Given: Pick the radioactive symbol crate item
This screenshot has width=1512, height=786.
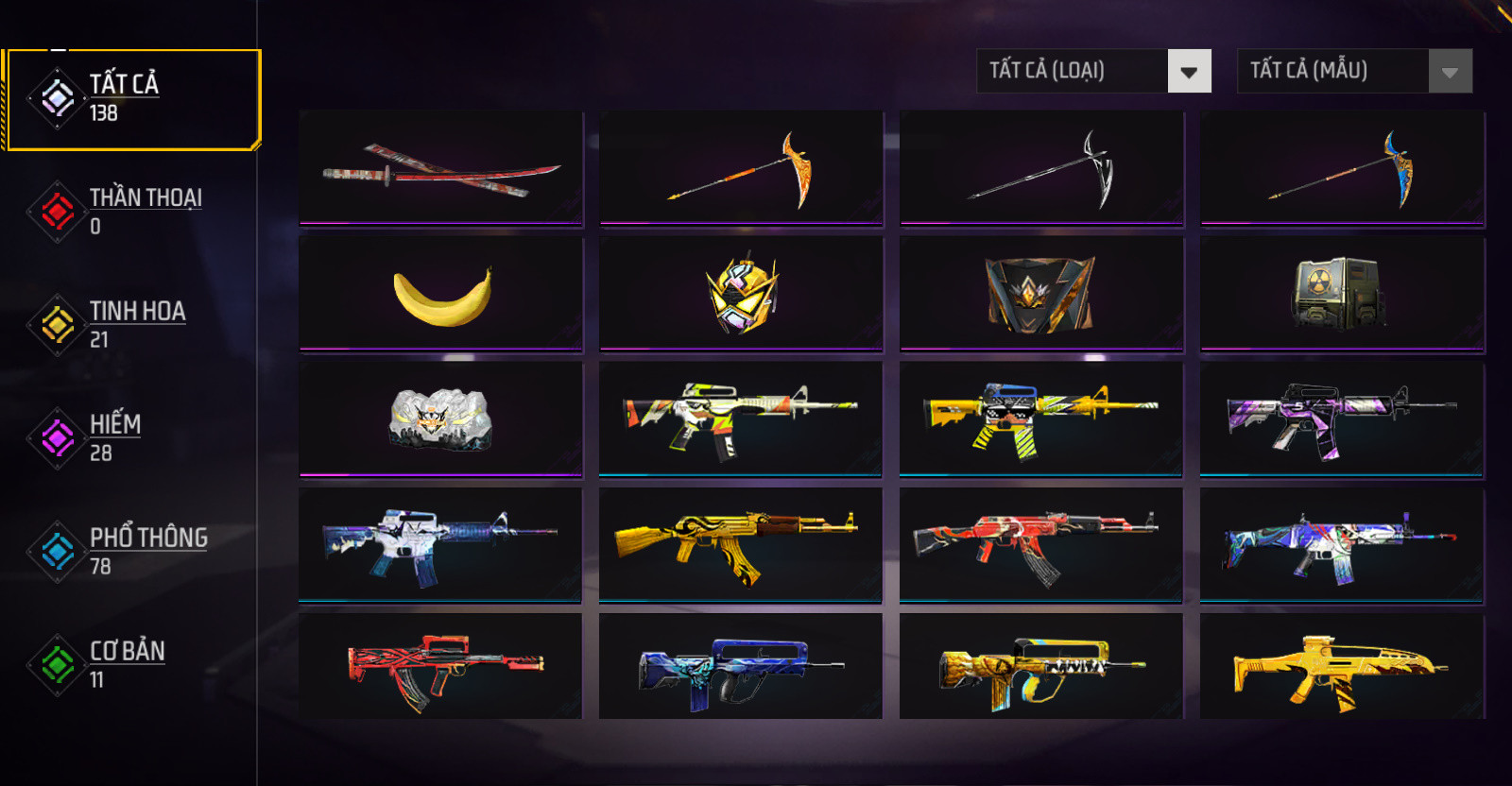Looking at the screenshot, I should pyautogui.click(x=1342, y=294).
